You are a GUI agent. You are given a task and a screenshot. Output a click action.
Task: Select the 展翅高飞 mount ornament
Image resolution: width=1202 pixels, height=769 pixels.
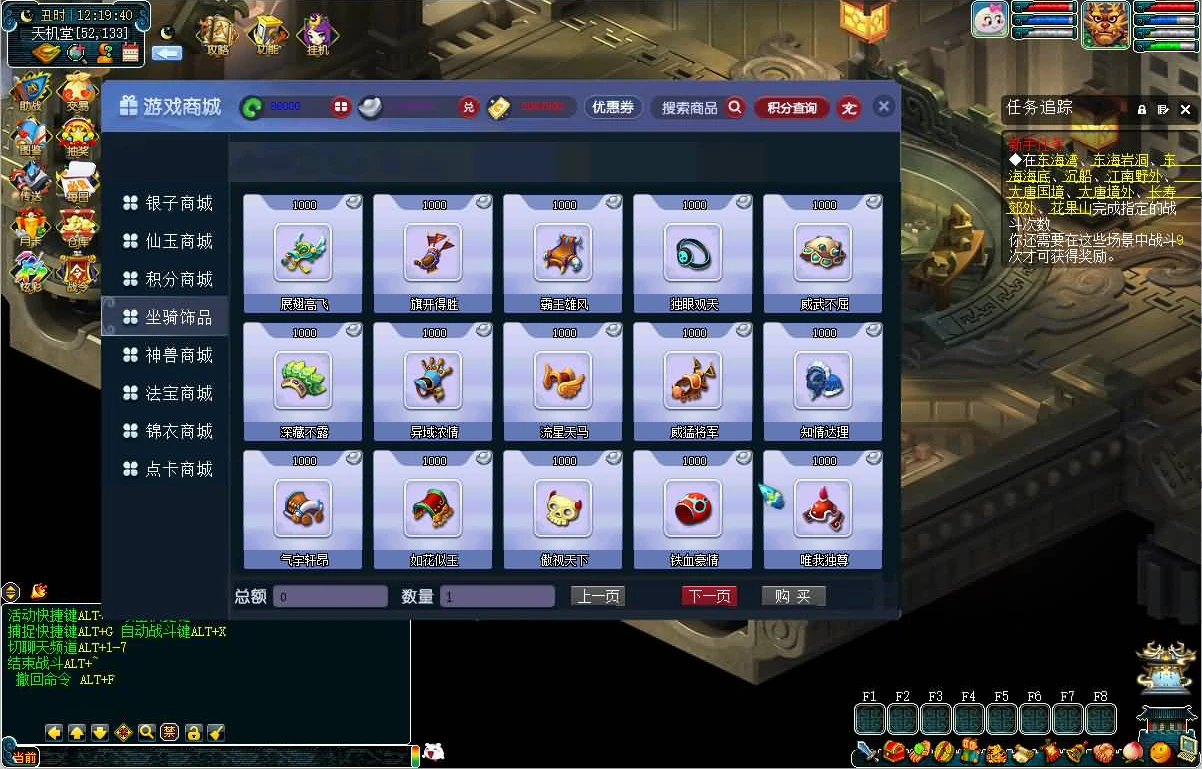click(303, 254)
